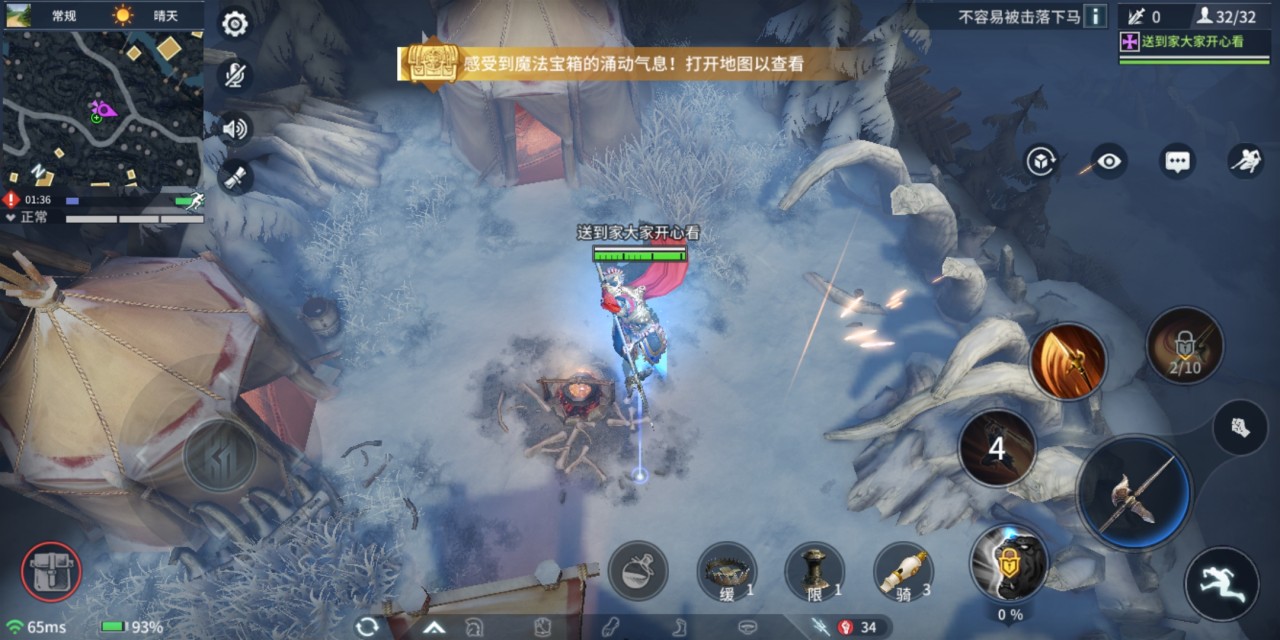Attack with the main halberd weapon button
The width and height of the screenshot is (1280, 640).
pos(1134,492)
